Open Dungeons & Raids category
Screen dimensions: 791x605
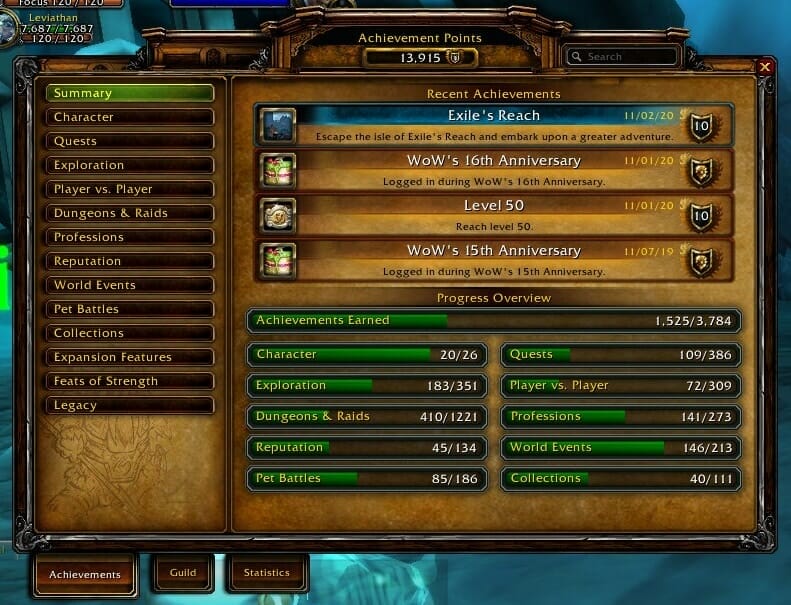click(129, 213)
